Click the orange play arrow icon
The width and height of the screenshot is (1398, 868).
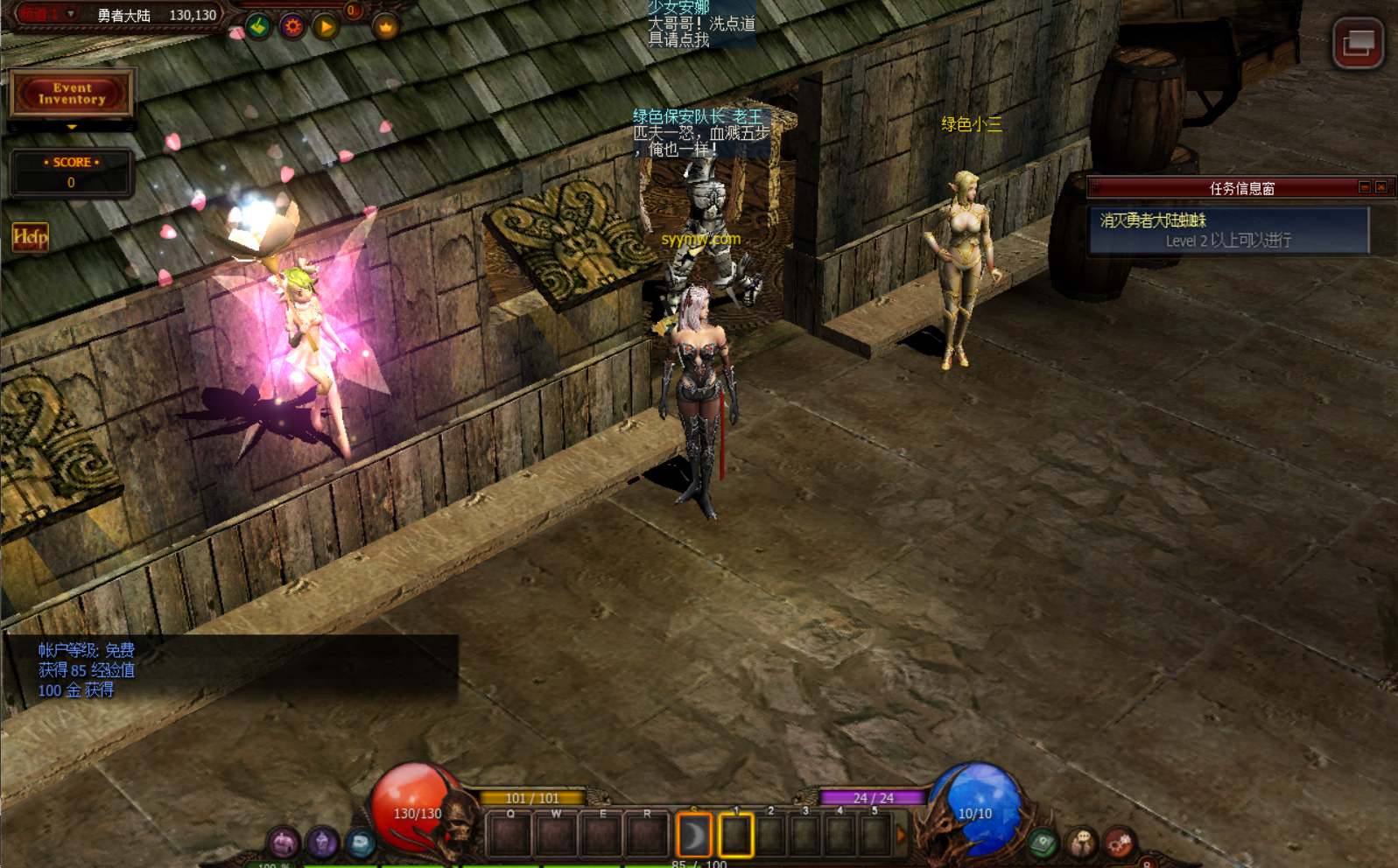[x=326, y=26]
